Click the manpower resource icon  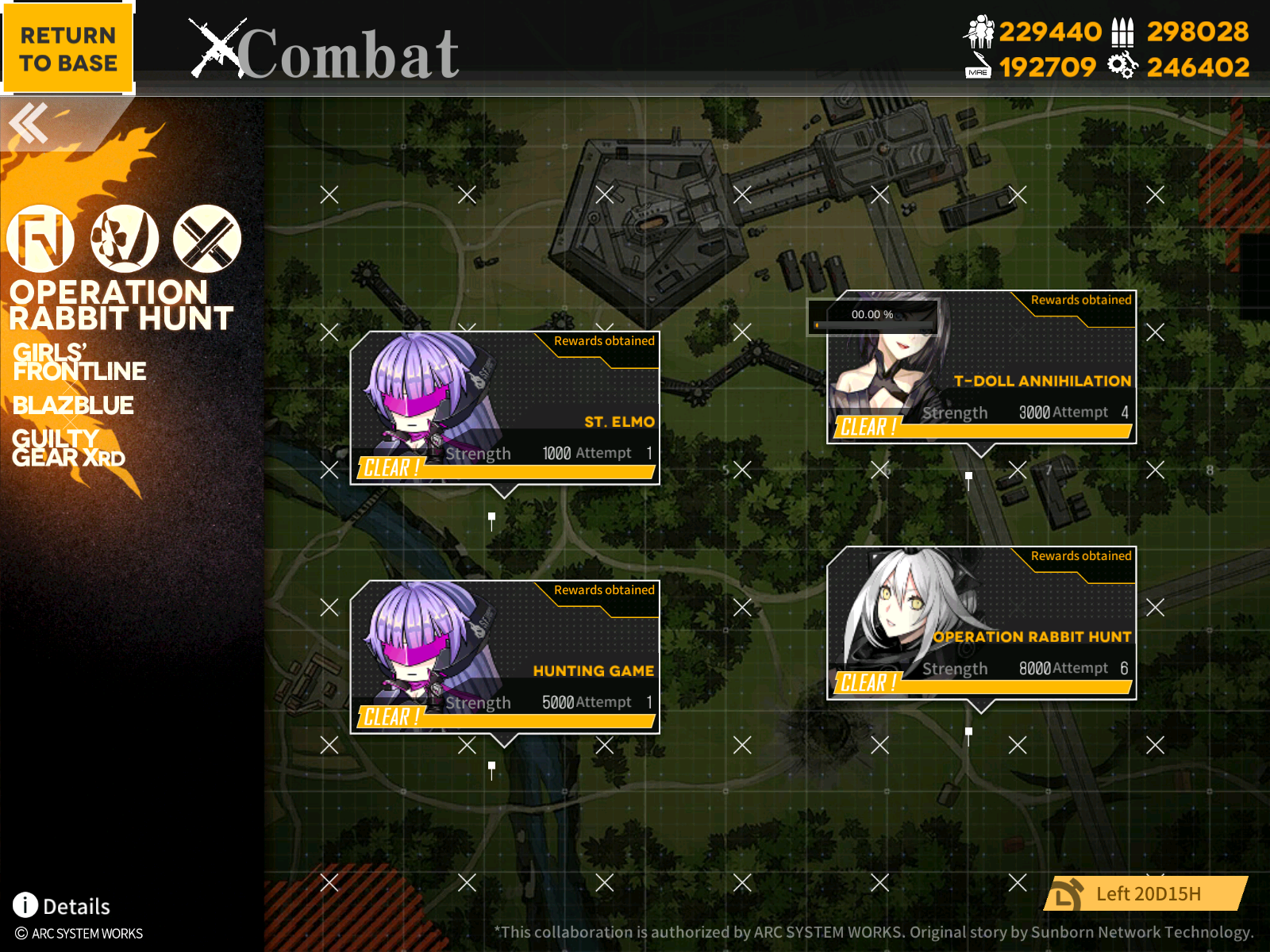980,32
